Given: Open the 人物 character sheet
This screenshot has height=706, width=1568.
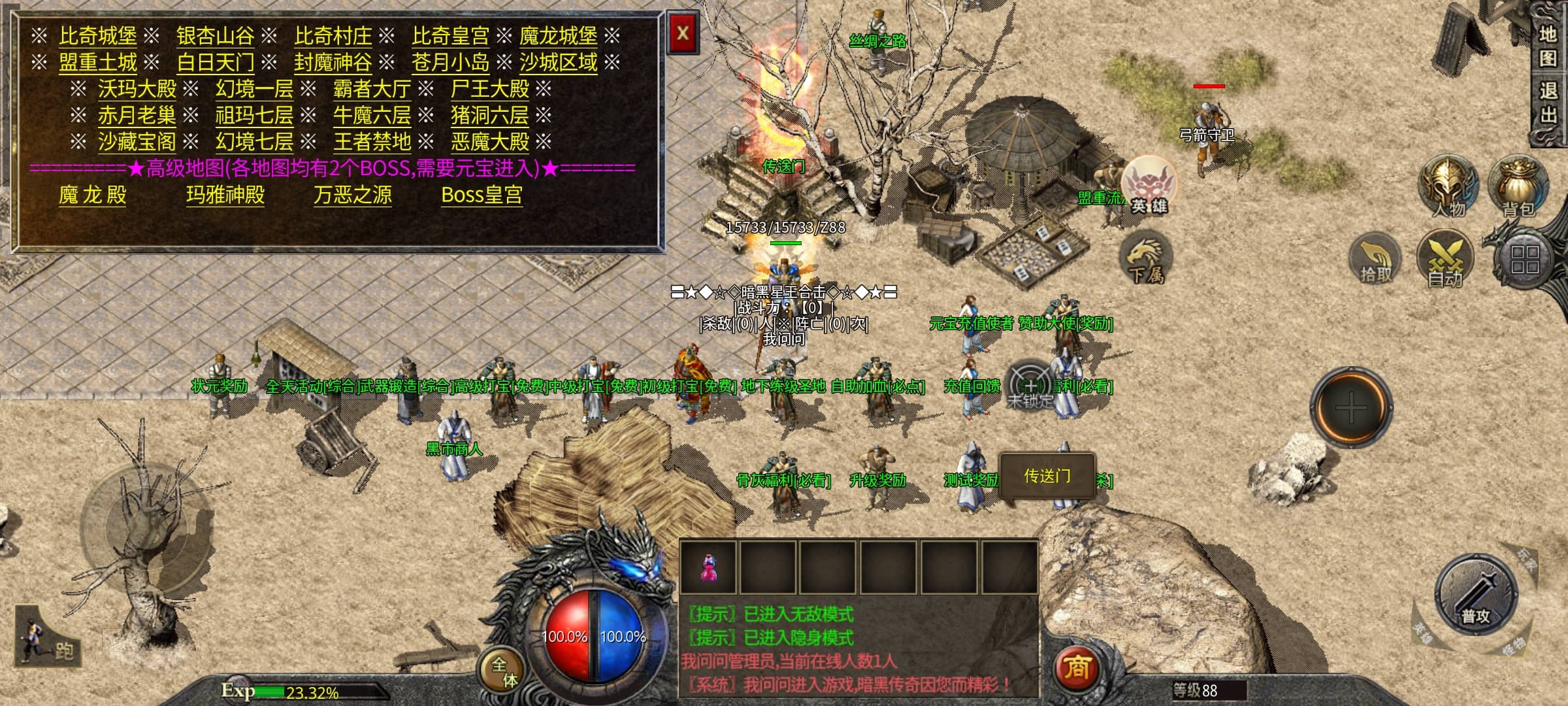Looking at the screenshot, I should tap(1448, 186).
